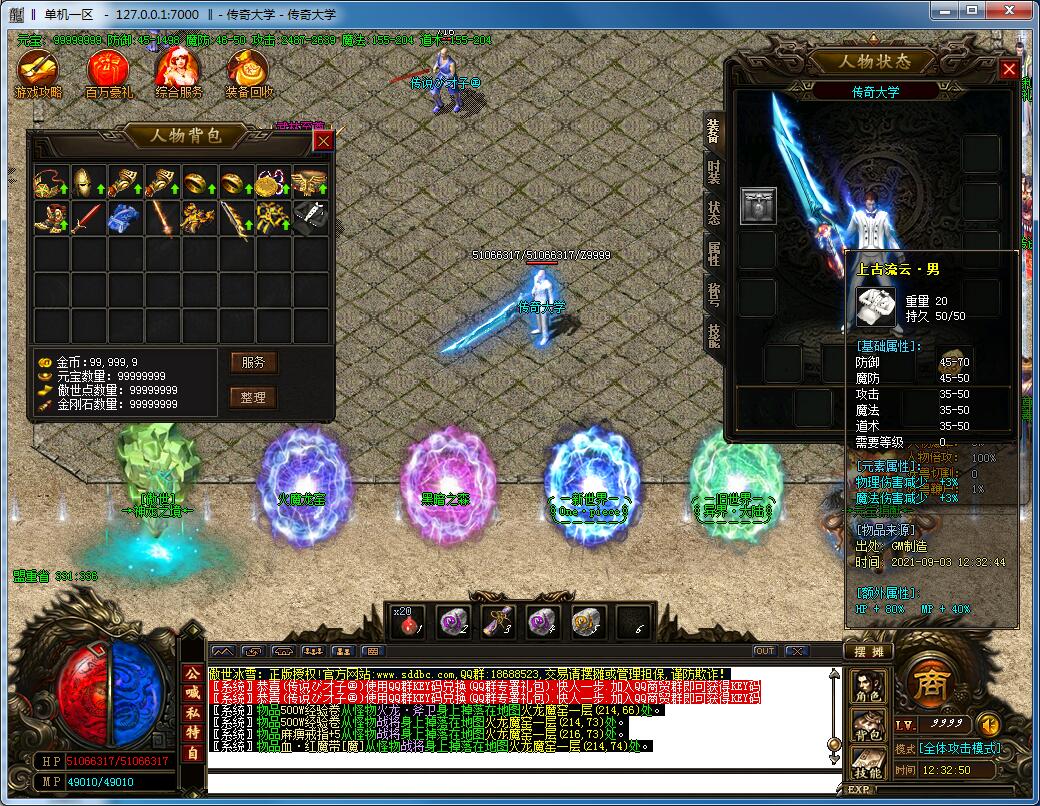Switch to the 称号 title tab
The height and width of the screenshot is (806, 1040).
point(713,294)
